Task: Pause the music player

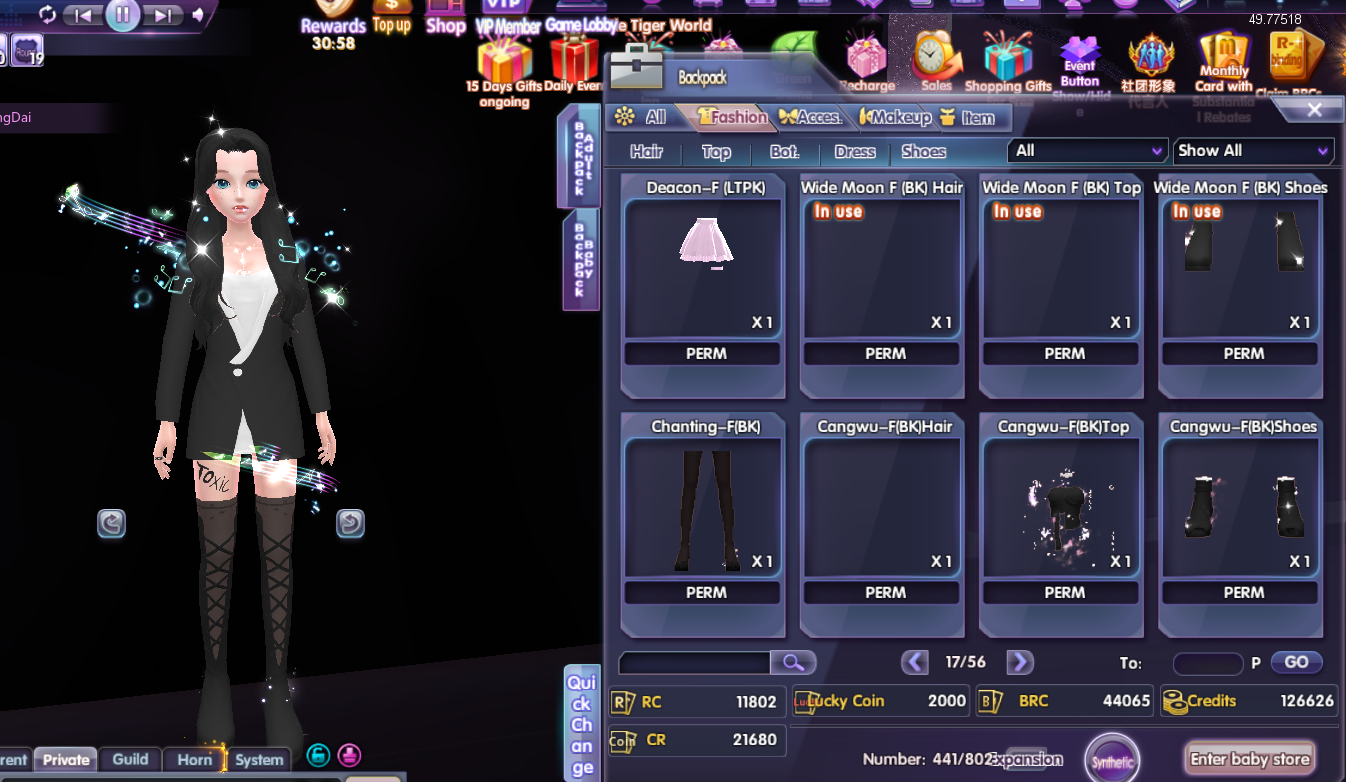Action: (122, 14)
